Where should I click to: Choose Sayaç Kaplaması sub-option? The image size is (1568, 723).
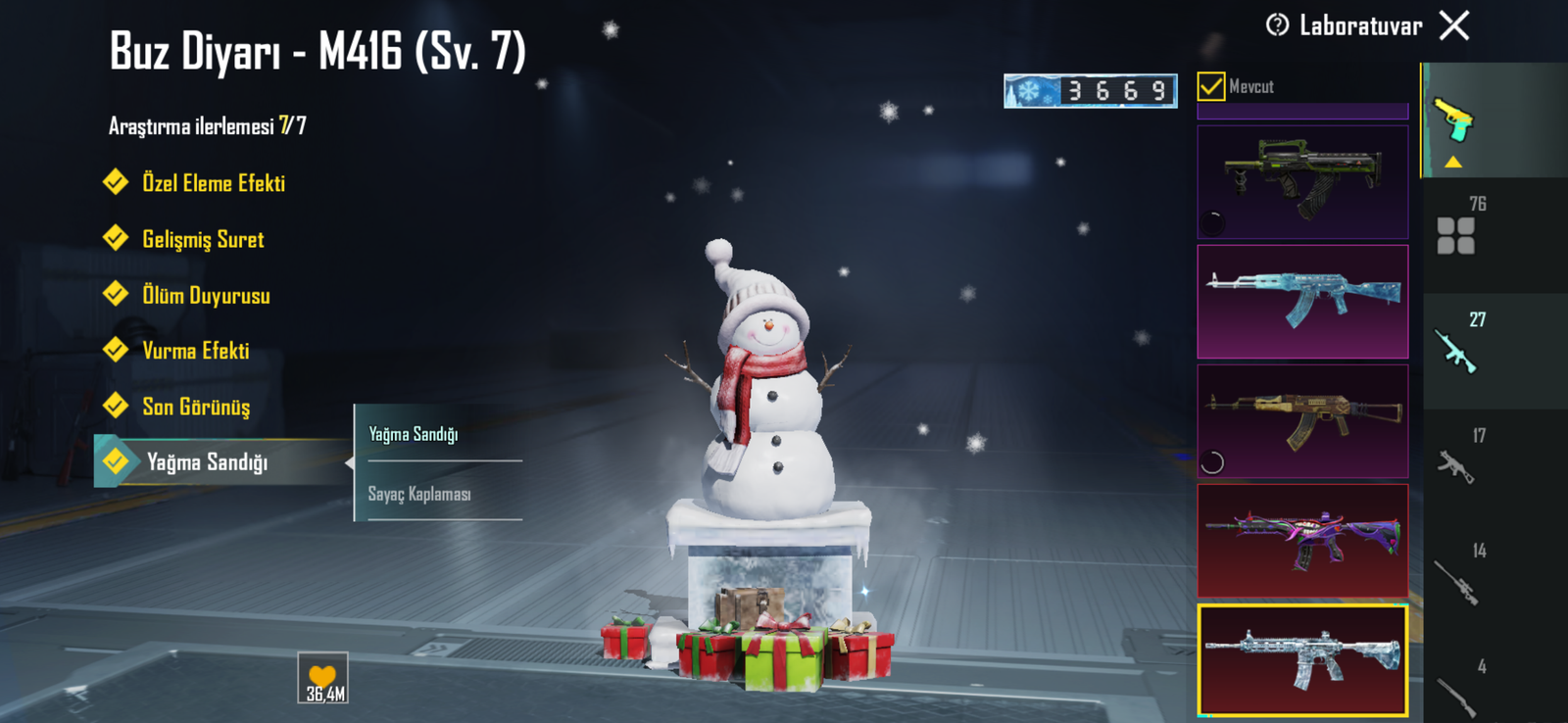[420, 494]
